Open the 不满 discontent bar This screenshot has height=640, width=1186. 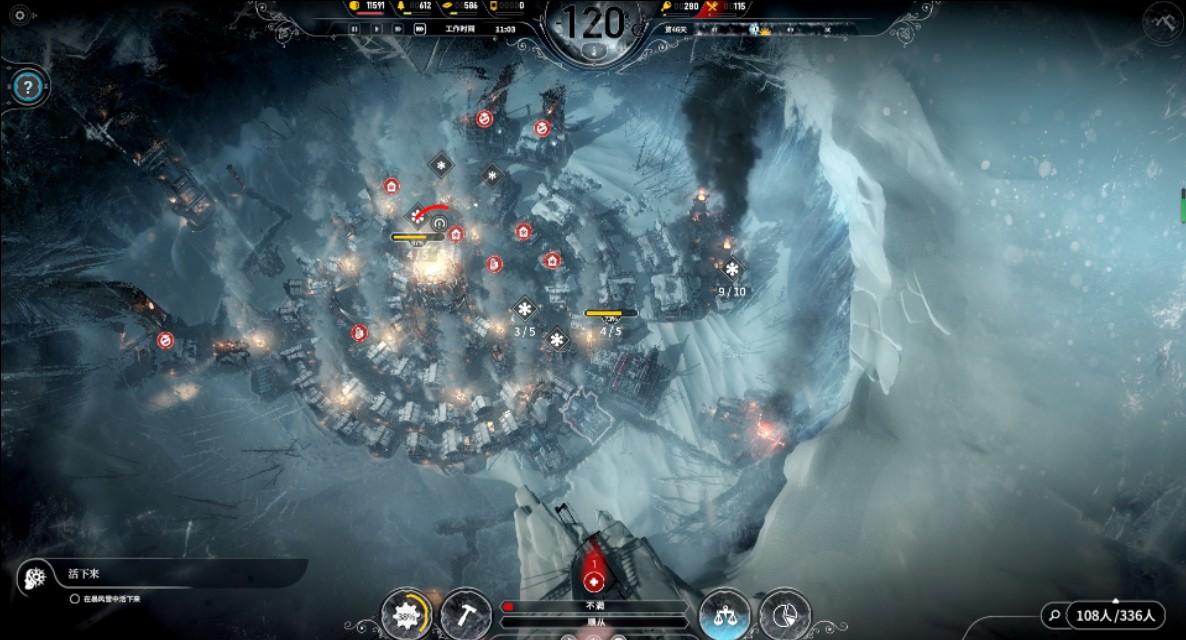[595, 606]
